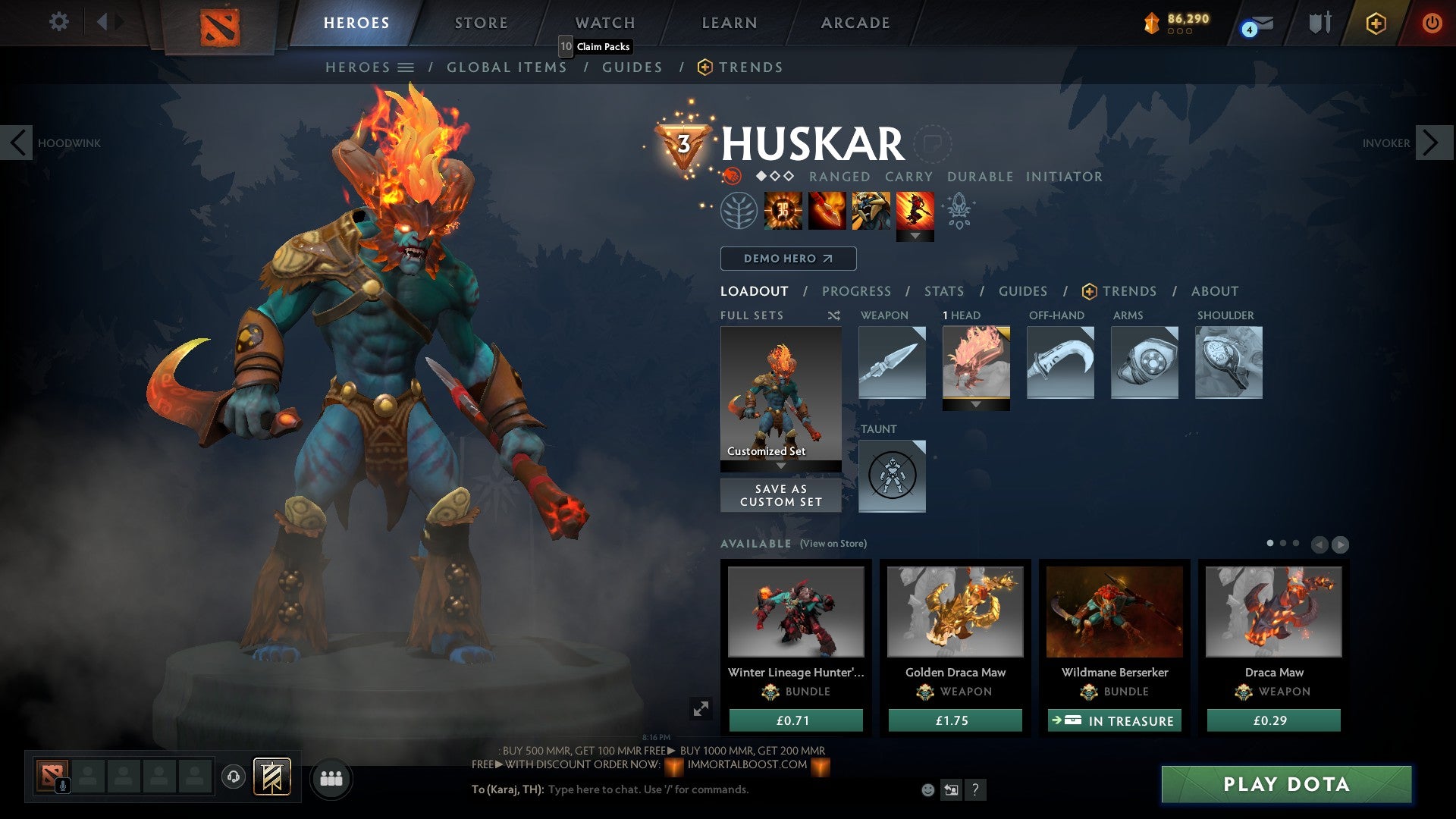This screenshot has width=1456, height=819.
Task: Expand Life Break's alternate icons with the arrow
Action: pos(916,234)
